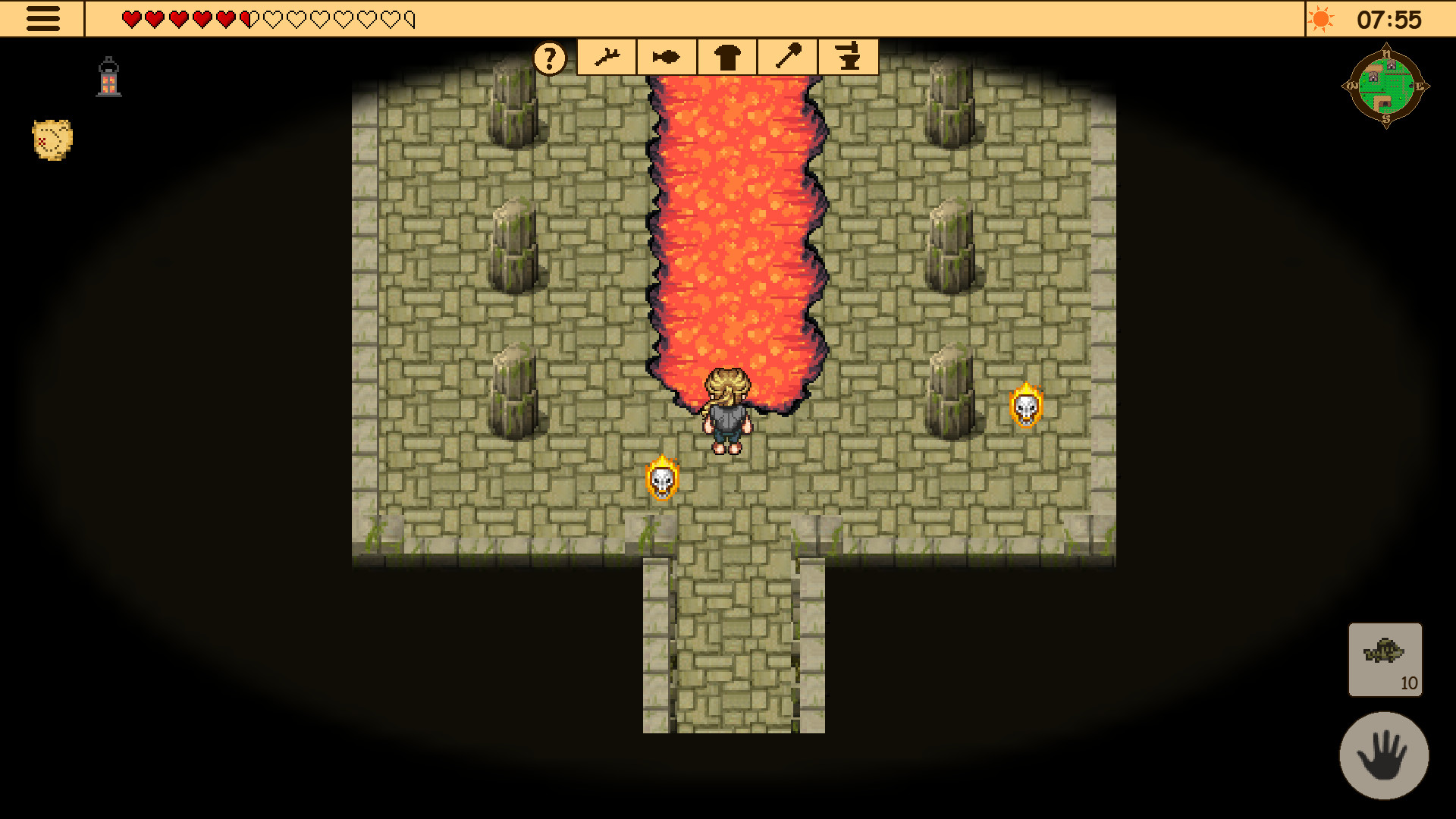Click the shovel tools icon
Image resolution: width=1456 pixels, height=819 pixels.
pos(787,56)
